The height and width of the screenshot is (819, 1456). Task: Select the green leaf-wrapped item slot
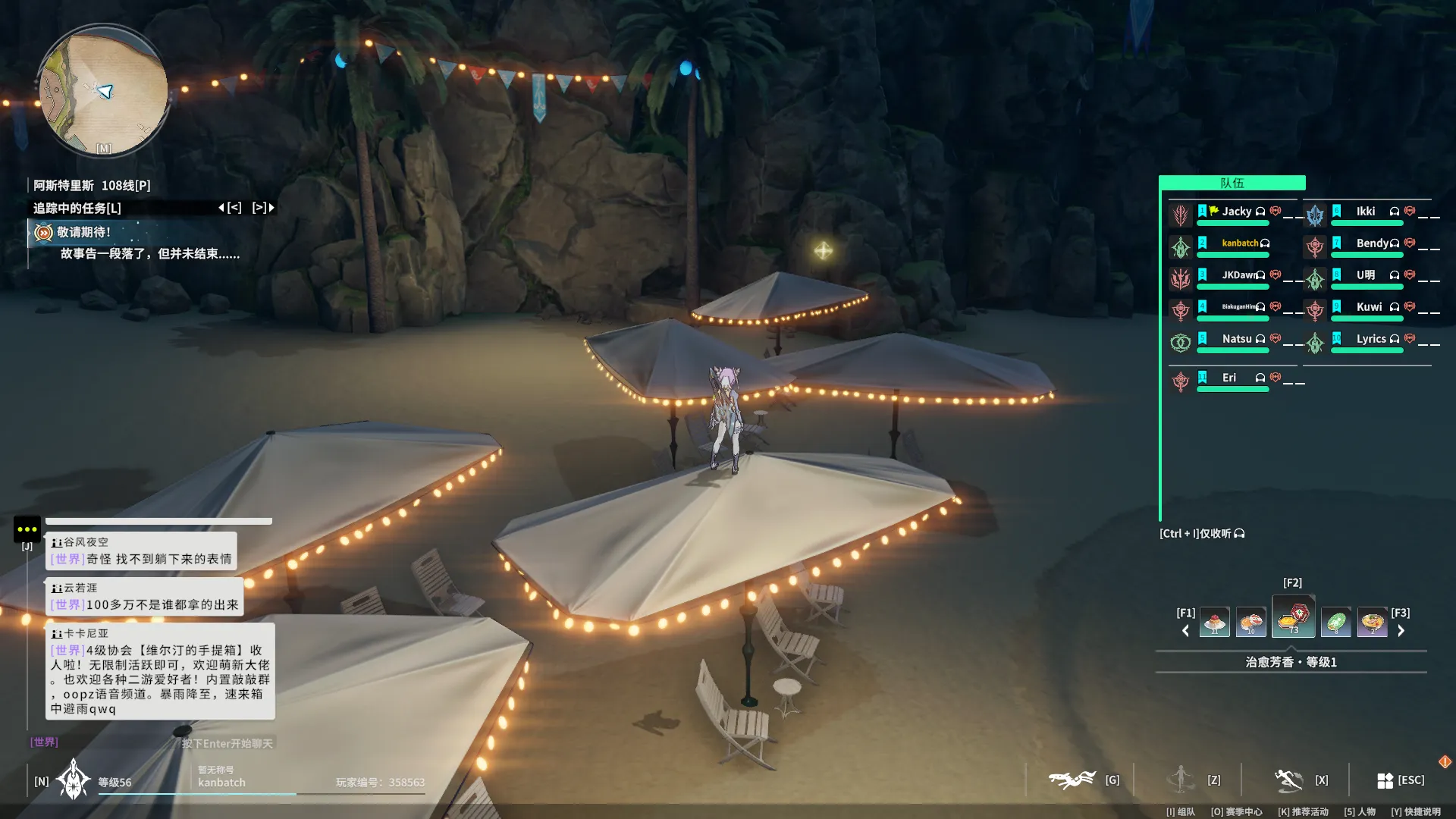point(1335,623)
